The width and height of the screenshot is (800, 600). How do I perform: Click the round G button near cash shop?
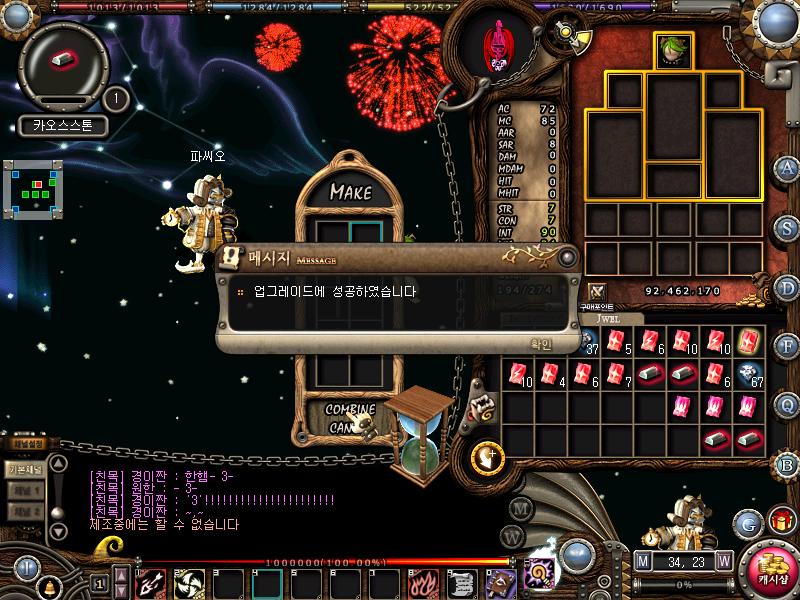tap(747, 522)
